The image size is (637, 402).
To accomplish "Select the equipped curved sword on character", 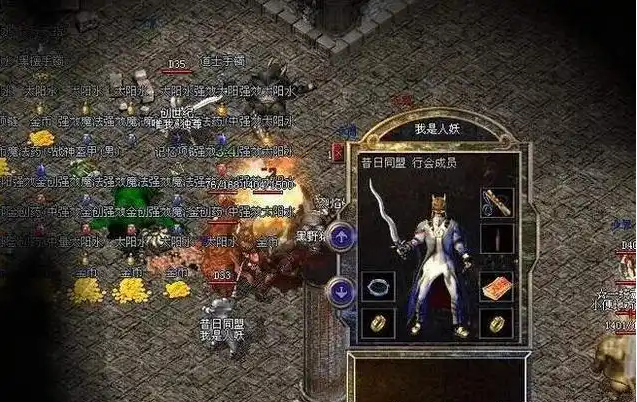I will point(382,217).
